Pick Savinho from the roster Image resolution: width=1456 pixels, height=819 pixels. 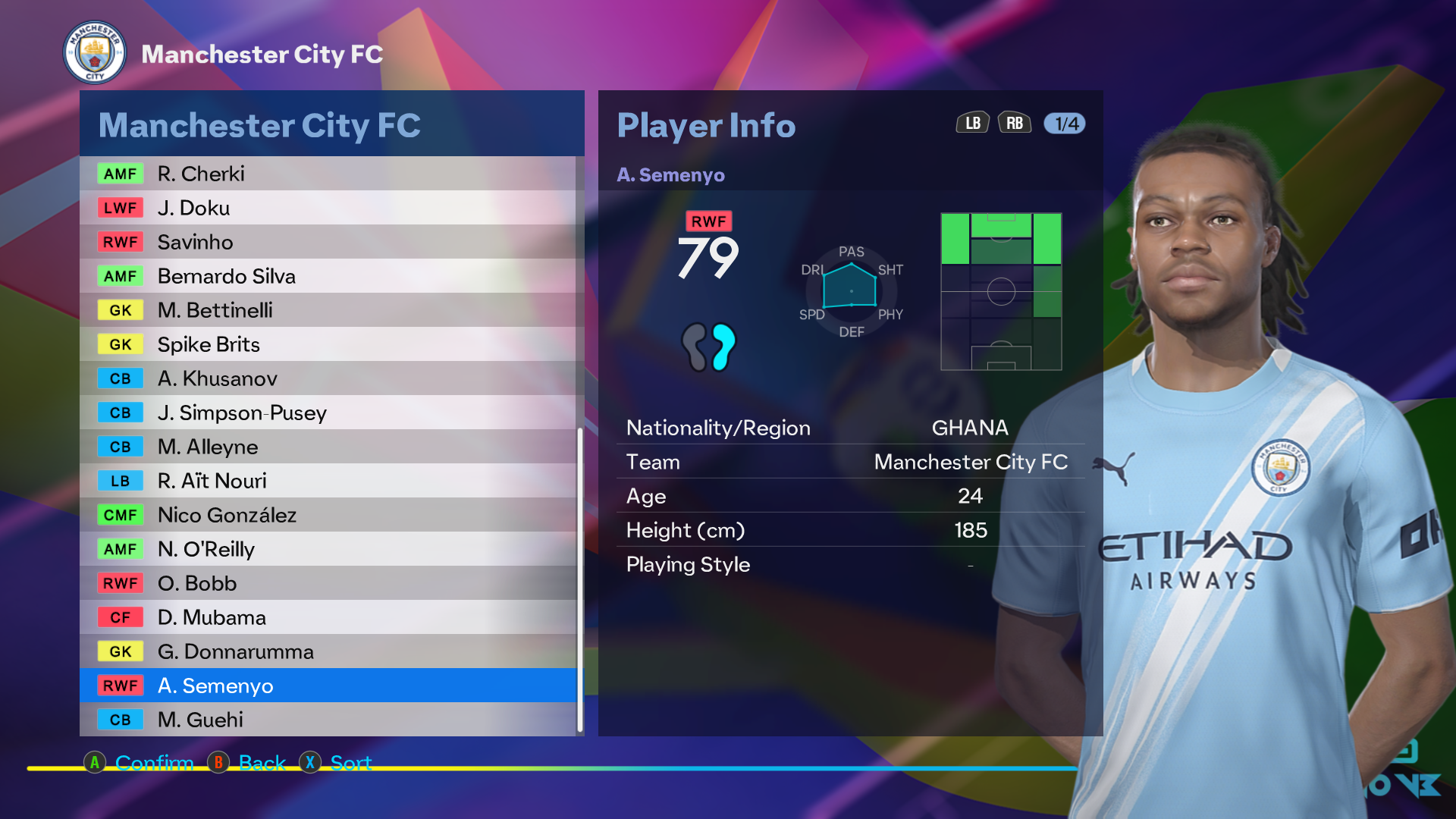[x=328, y=242]
